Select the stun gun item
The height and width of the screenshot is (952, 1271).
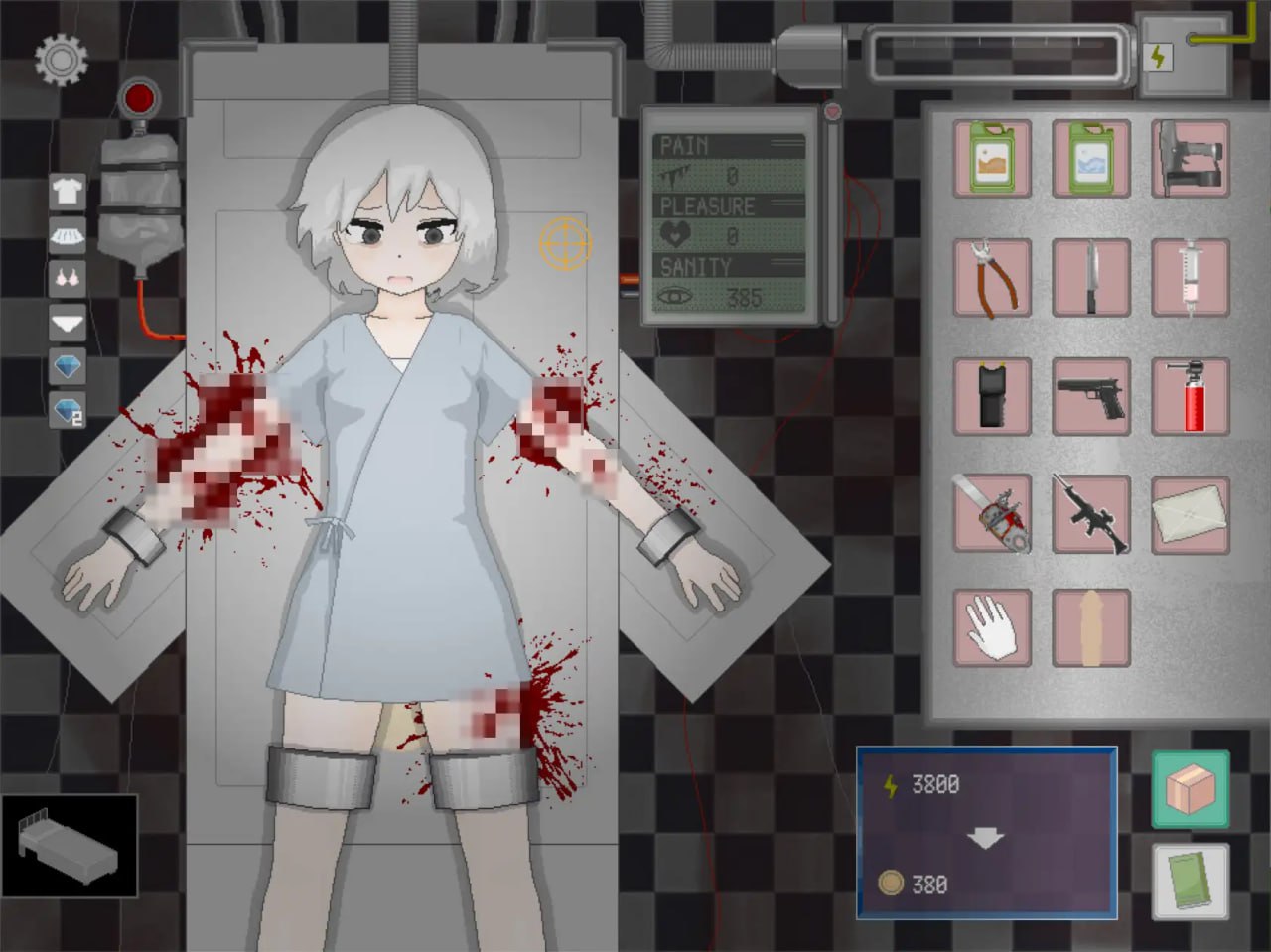[991, 396]
